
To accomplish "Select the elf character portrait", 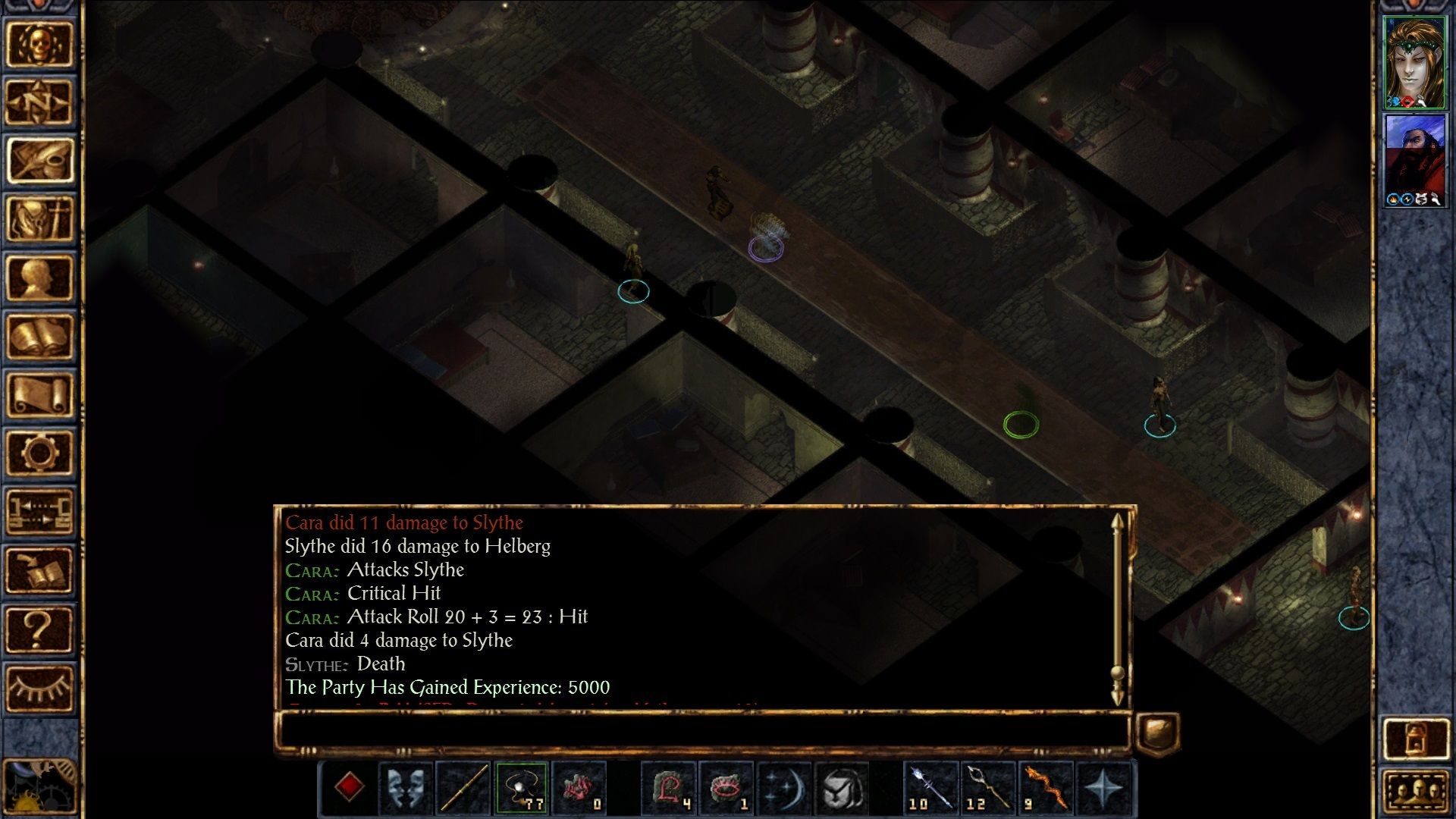I will click(x=1414, y=62).
